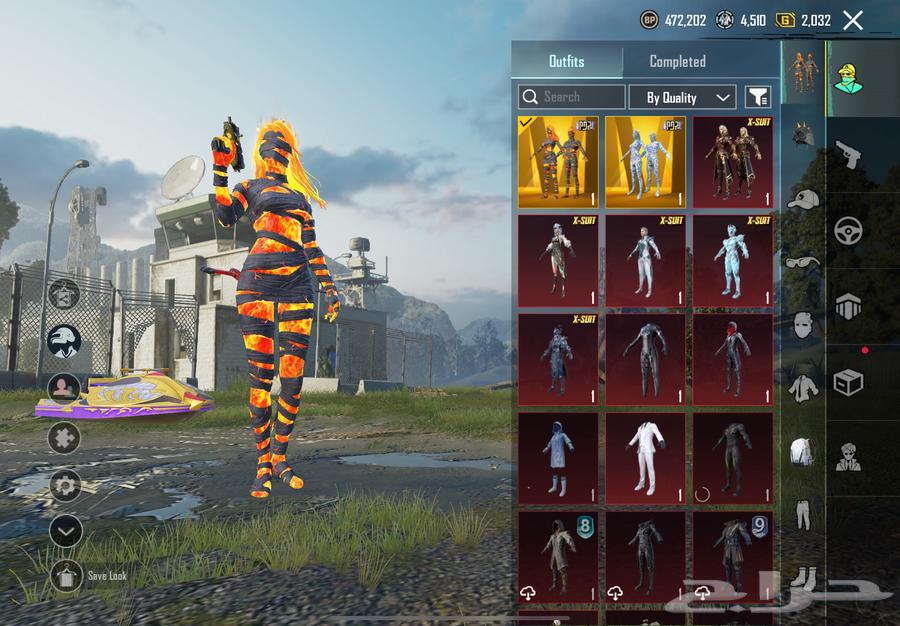Open the puzzle piece icon
The width and height of the screenshot is (900, 626).
click(66, 438)
